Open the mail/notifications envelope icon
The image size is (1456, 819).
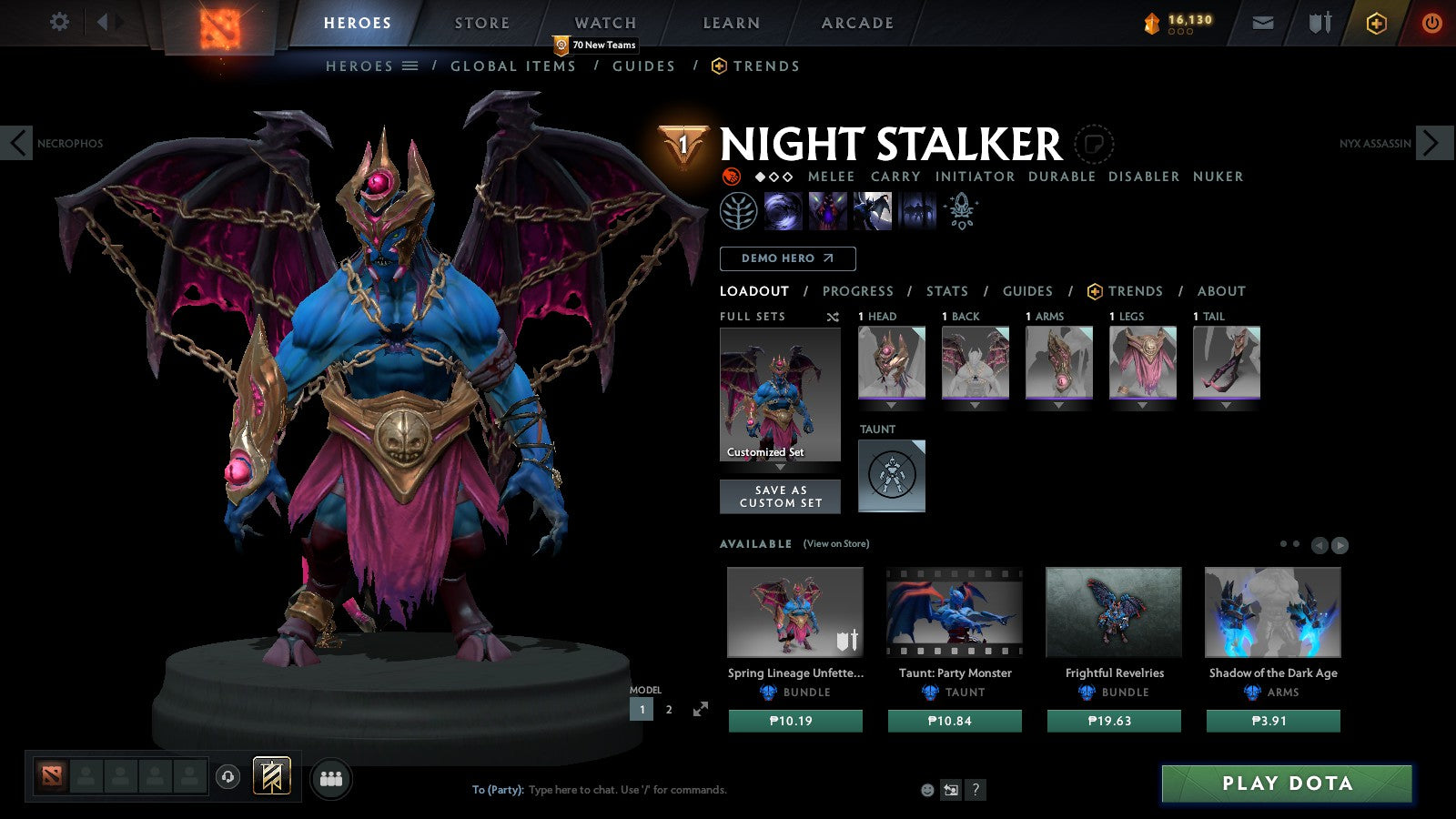tap(1263, 23)
